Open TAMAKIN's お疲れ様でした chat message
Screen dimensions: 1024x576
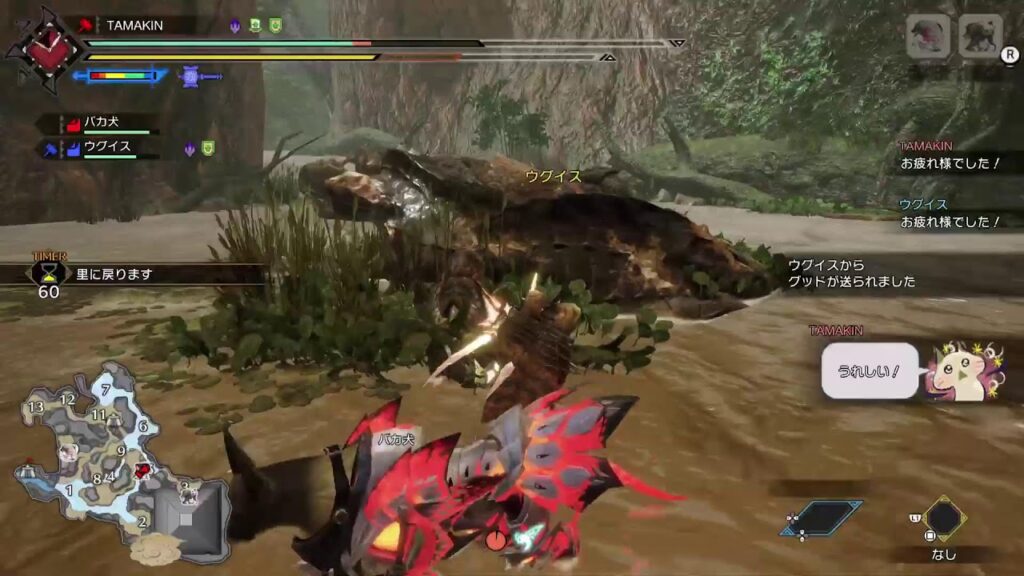coord(949,162)
